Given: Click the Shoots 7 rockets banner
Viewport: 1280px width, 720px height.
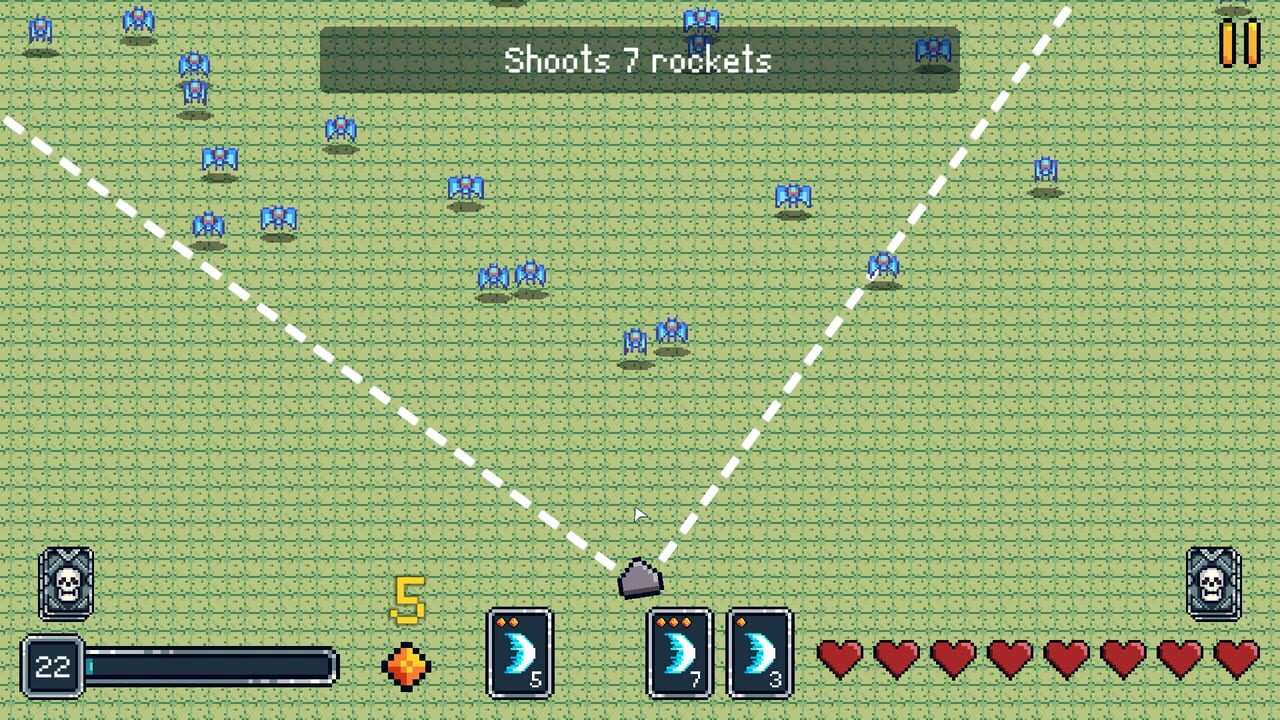Looking at the screenshot, I should tap(639, 61).
